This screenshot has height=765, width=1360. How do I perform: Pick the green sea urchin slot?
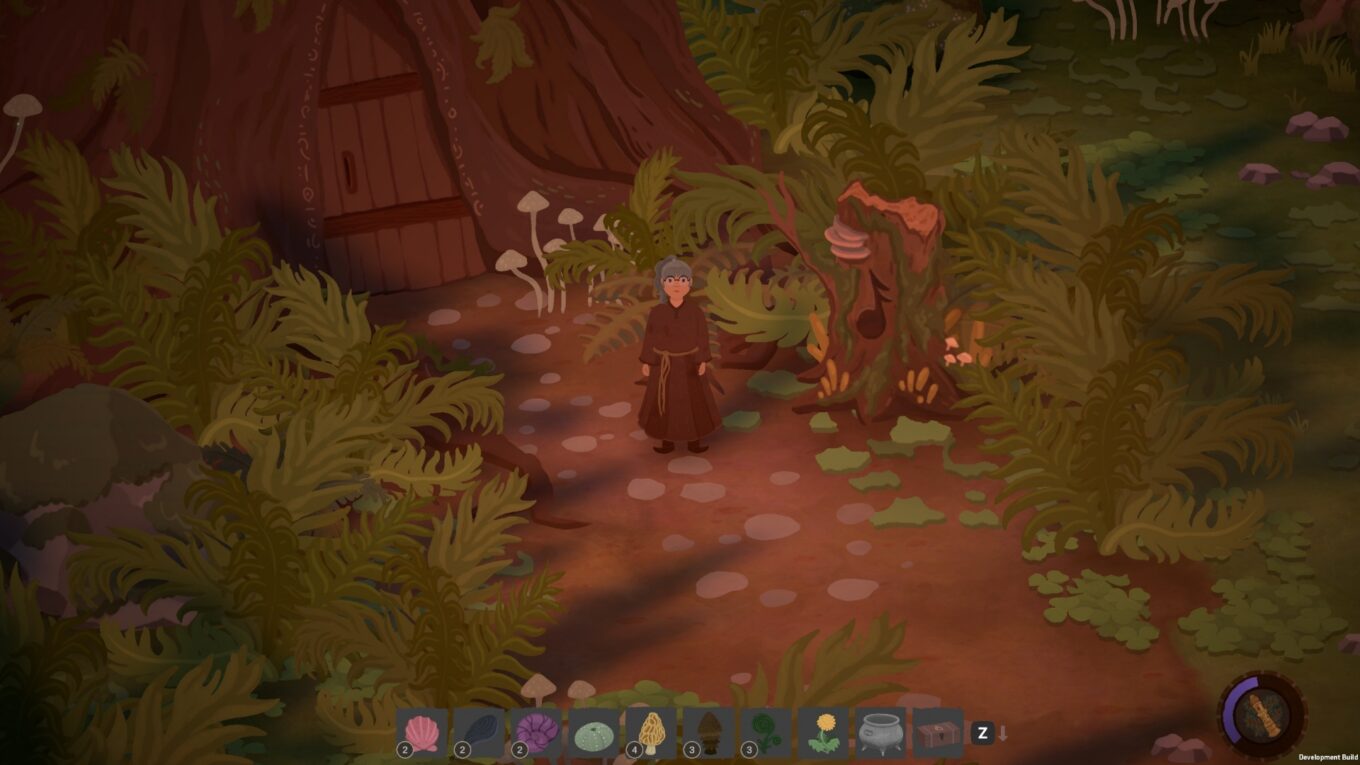pyautogui.click(x=594, y=733)
